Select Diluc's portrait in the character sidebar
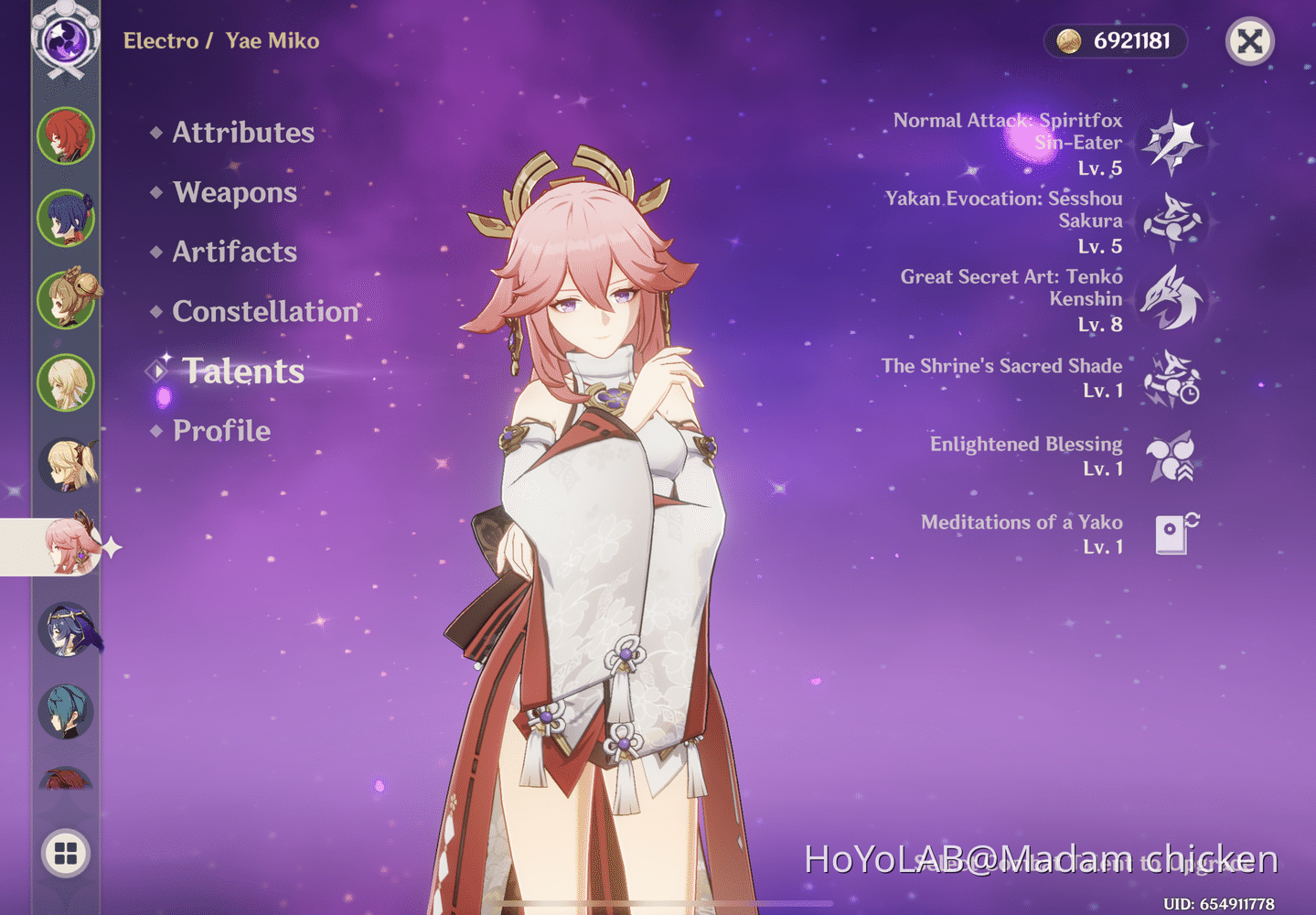The width and height of the screenshot is (1316, 915). point(66,137)
